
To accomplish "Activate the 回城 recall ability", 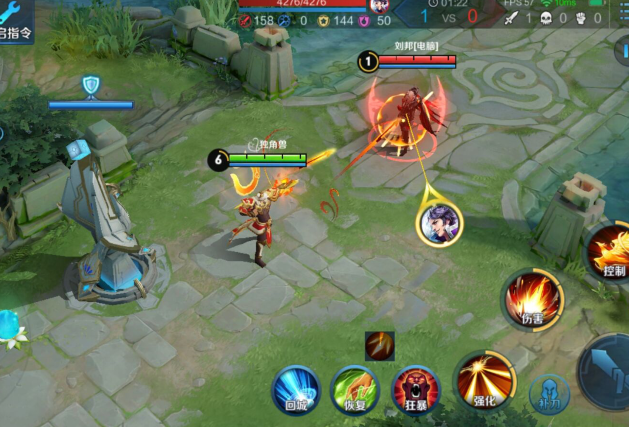I will [x=296, y=388].
